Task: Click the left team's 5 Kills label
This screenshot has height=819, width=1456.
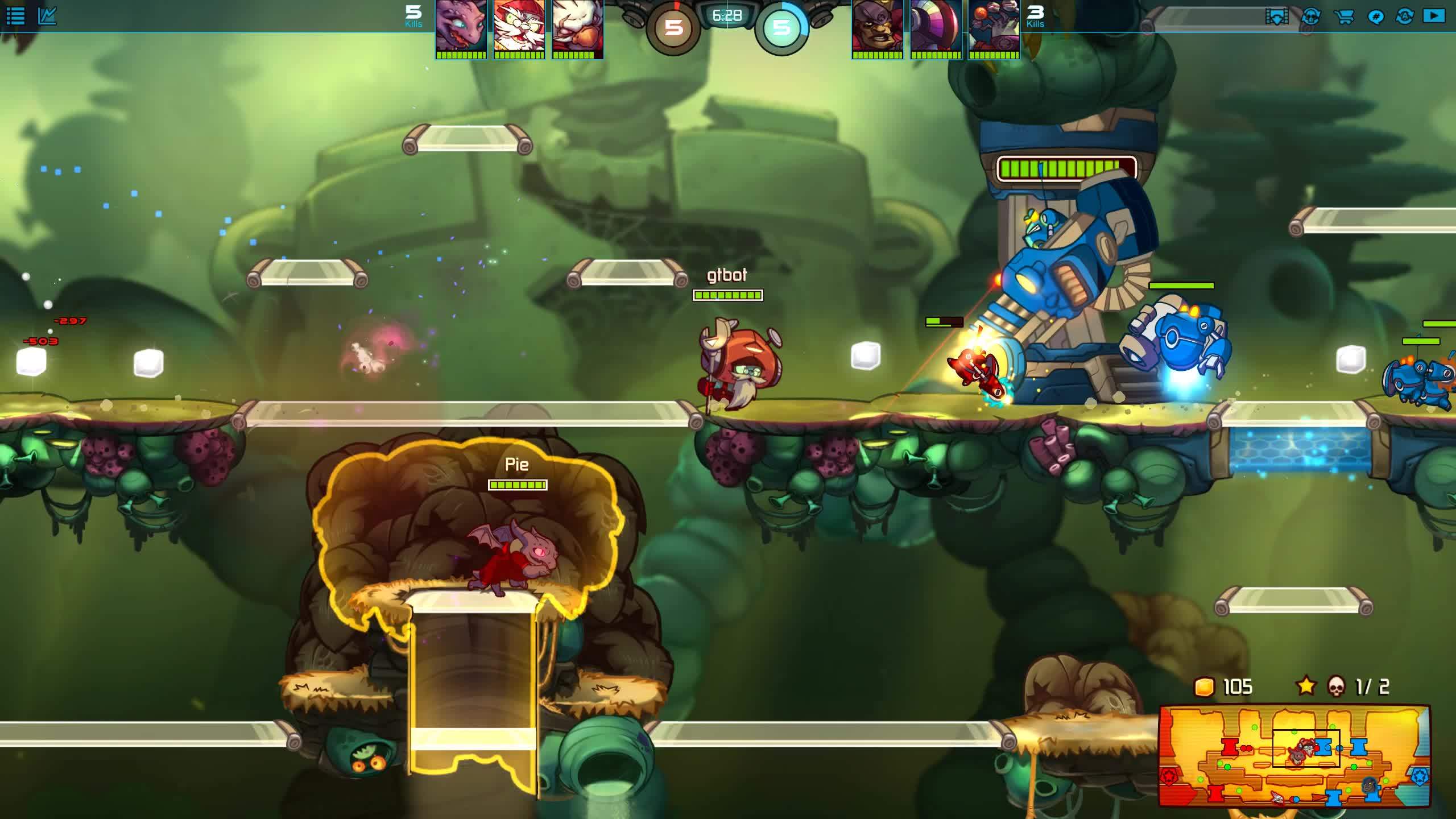Action: 413,15
